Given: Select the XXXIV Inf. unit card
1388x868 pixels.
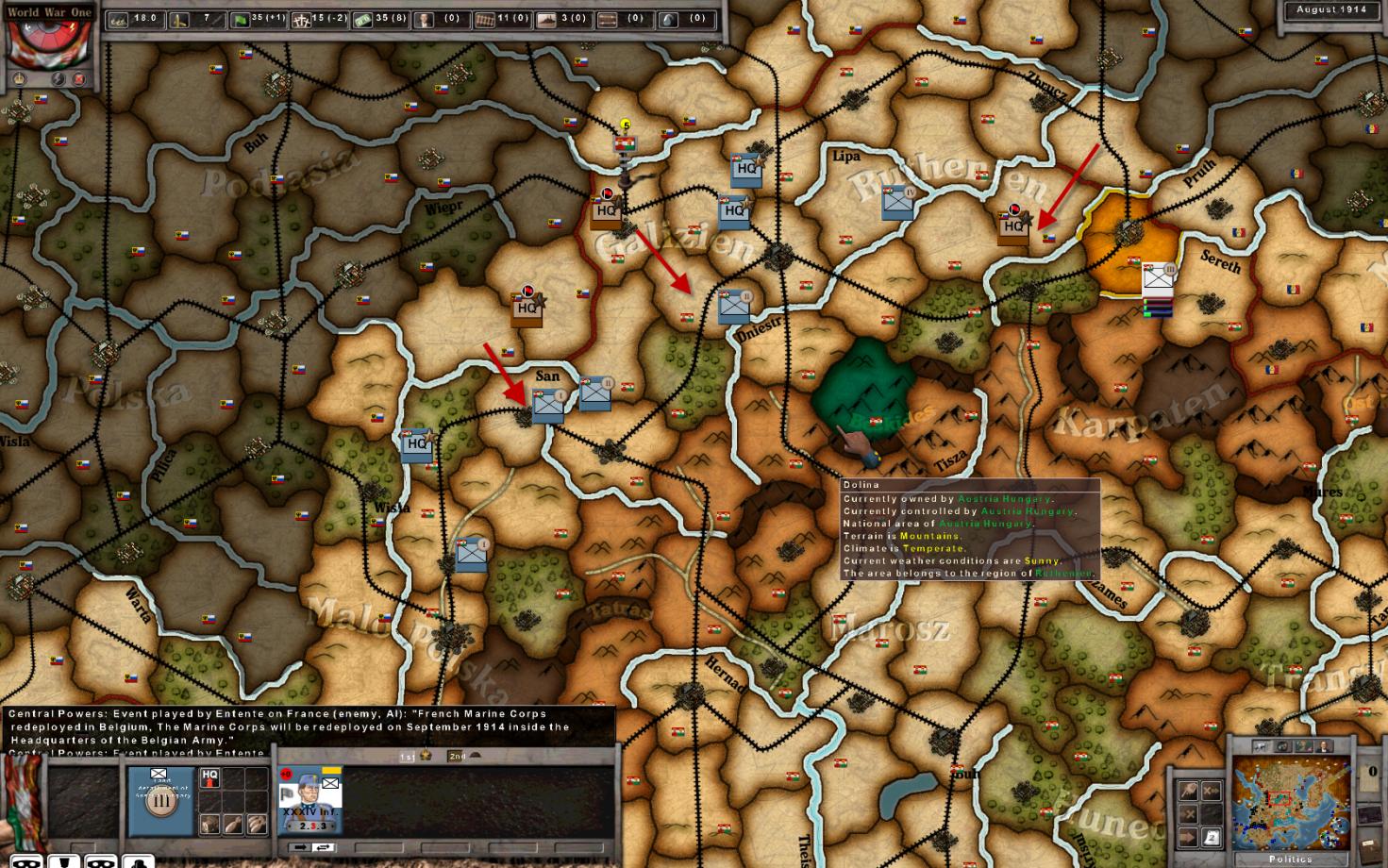Looking at the screenshot, I should coord(309,800).
